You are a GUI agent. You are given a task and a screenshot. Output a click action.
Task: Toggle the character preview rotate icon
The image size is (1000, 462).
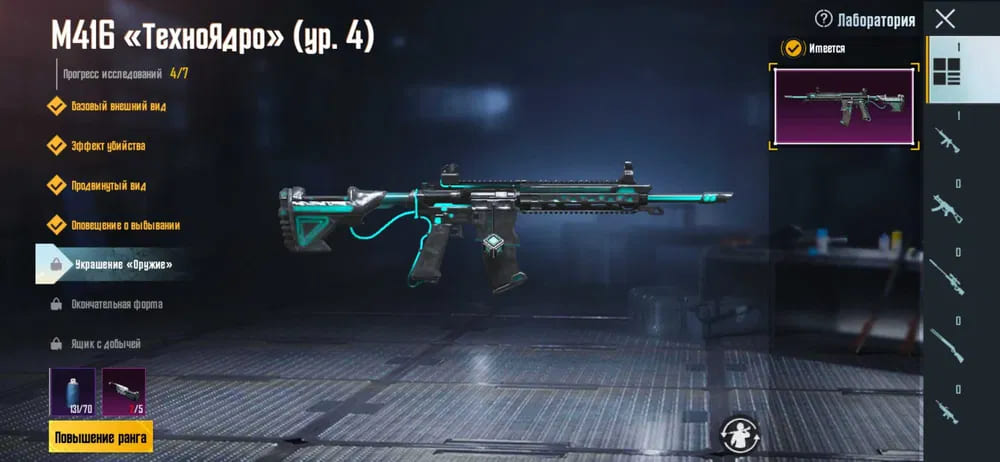point(741,434)
